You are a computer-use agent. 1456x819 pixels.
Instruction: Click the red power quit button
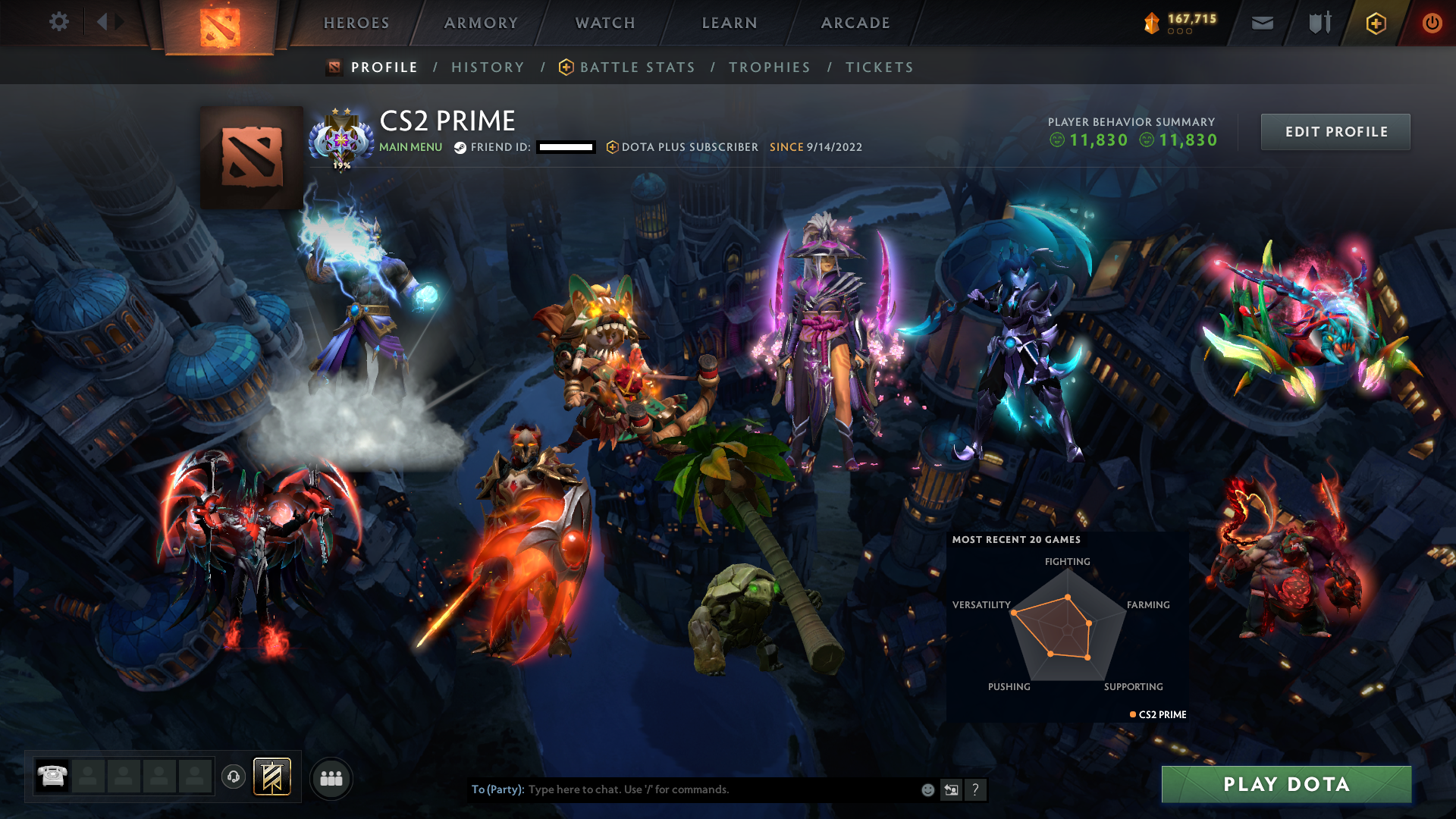(1432, 23)
